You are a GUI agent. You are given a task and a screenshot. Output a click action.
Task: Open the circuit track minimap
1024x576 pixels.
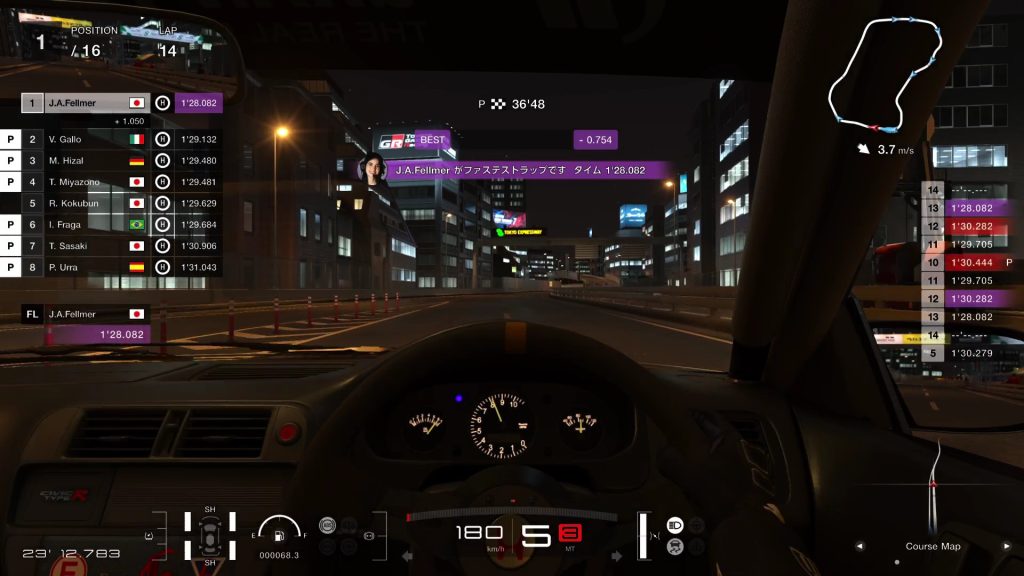pos(885,75)
